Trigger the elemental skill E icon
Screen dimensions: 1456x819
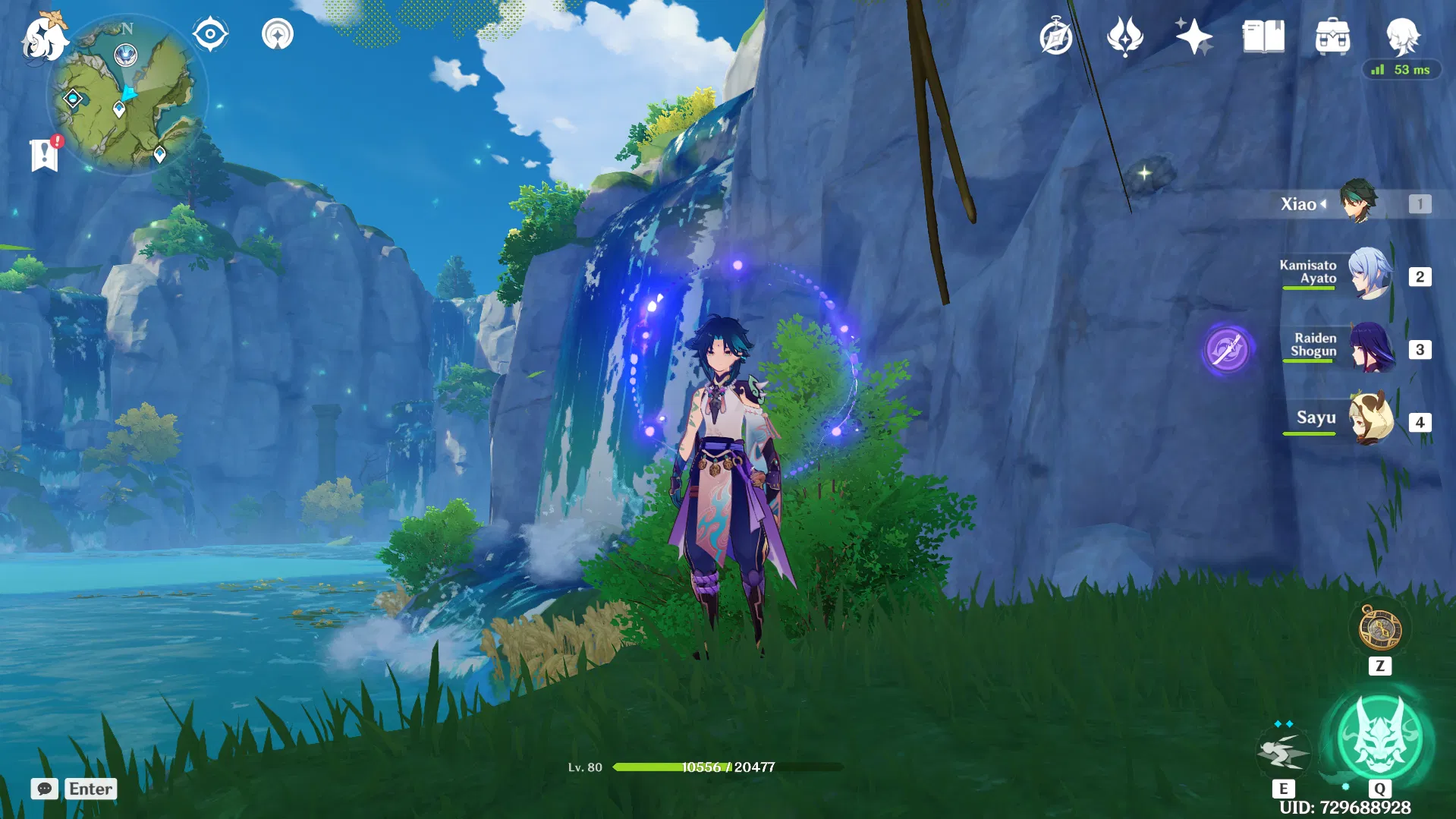click(1285, 751)
